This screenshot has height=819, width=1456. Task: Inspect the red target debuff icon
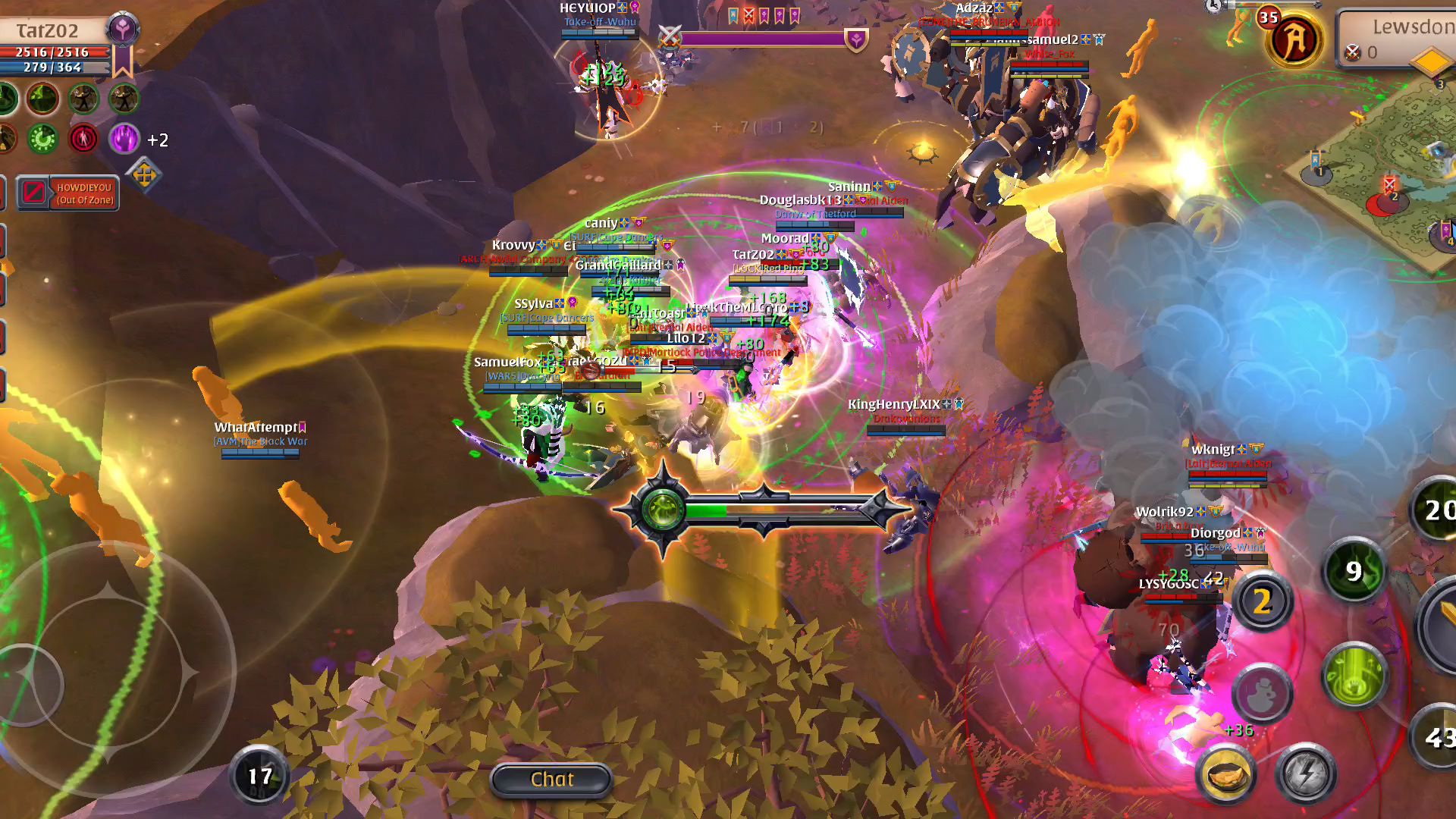(x=83, y=139)
